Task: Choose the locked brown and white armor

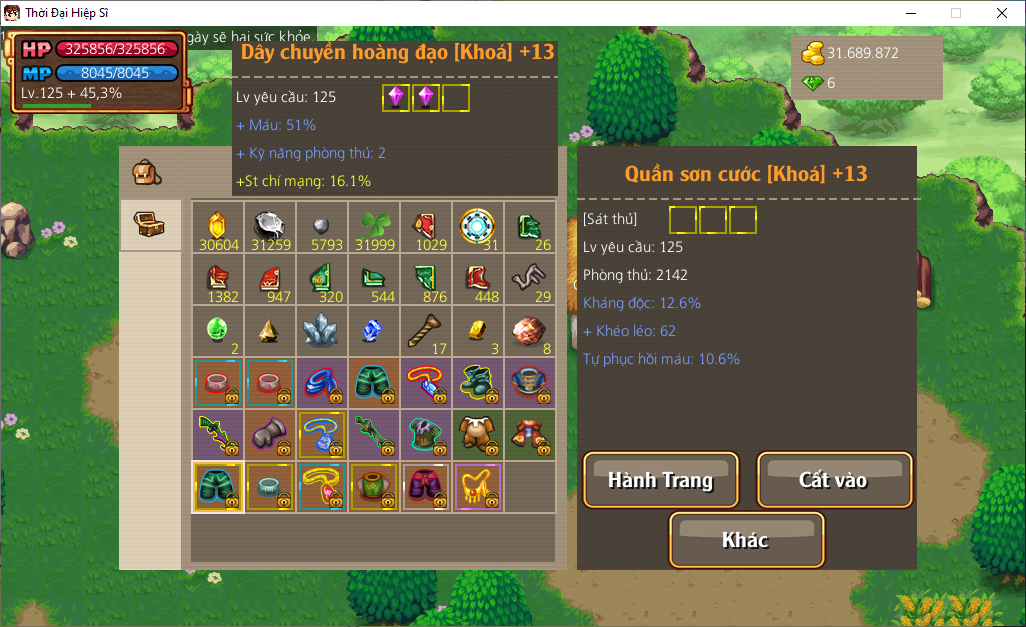Action: (x=477, y=435)
